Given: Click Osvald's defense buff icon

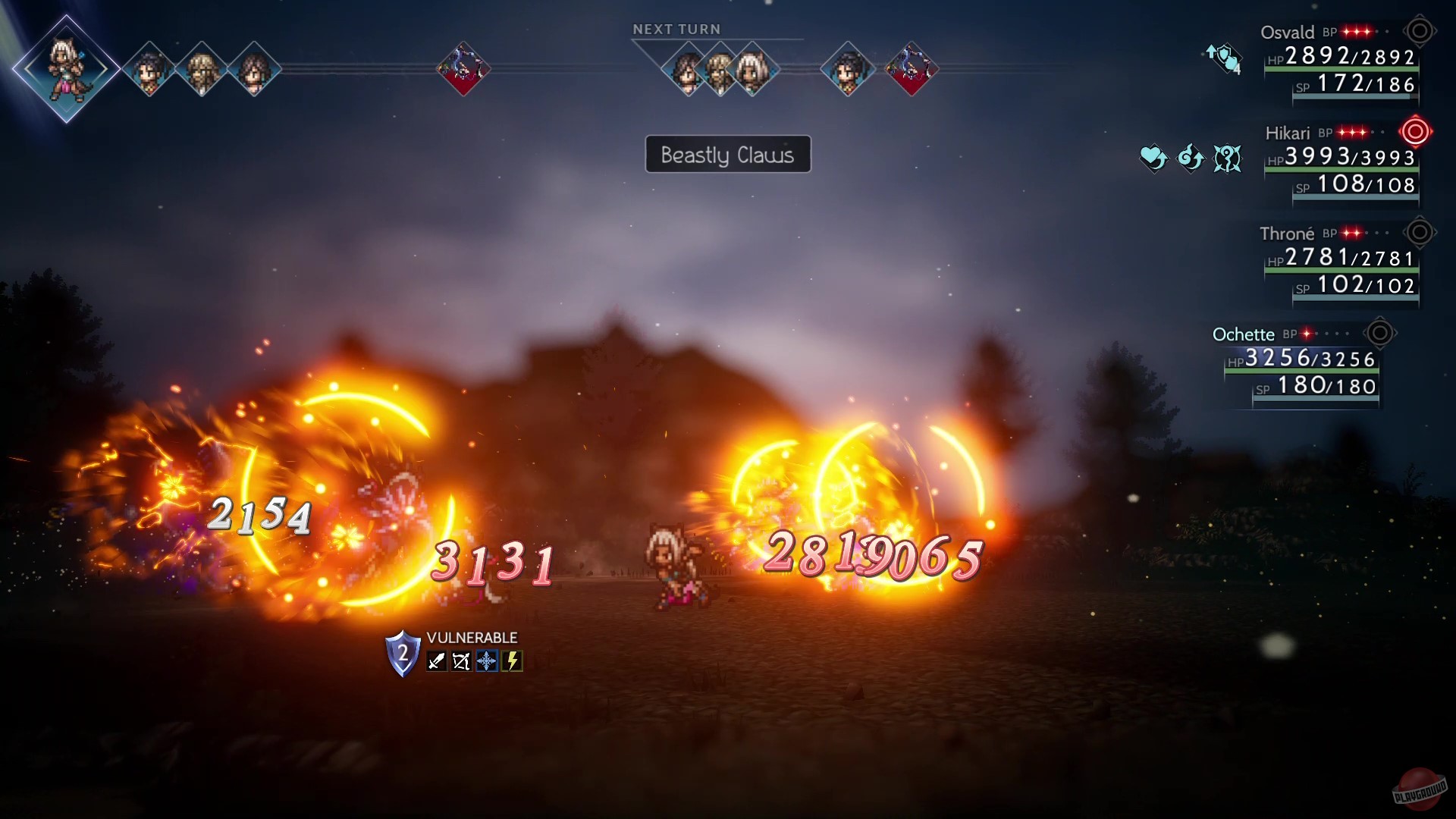Looking at the screenshot, I should tap(1223, 58).
